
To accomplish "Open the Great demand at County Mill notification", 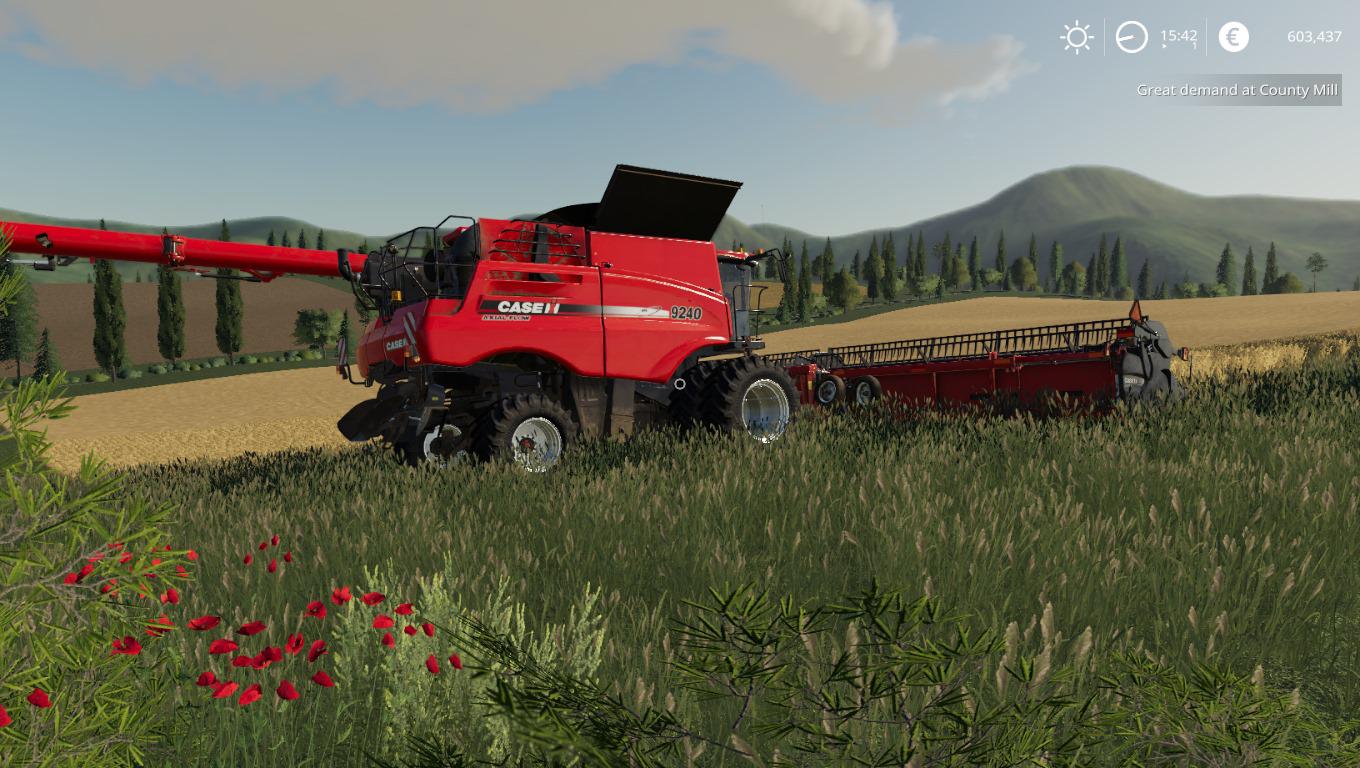I will pos(1237,90).
